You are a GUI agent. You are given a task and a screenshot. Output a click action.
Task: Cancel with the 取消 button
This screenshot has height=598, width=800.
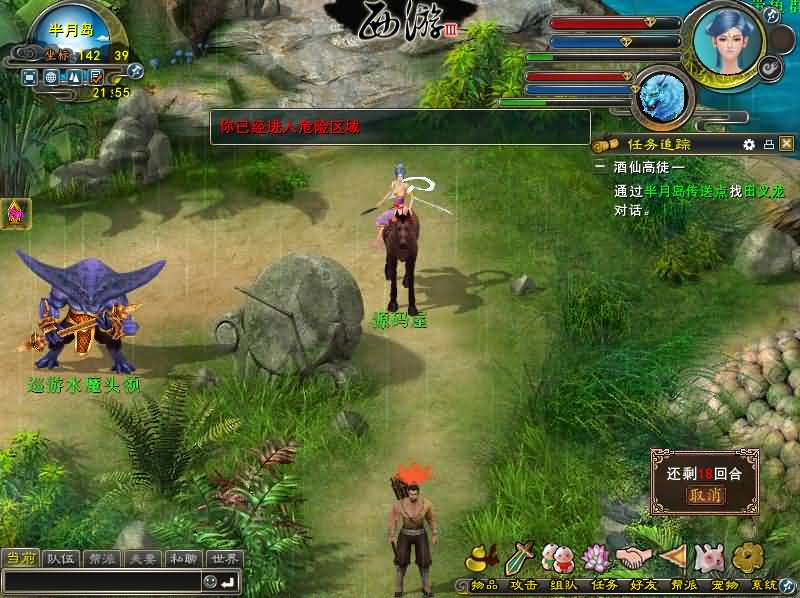pyautogui.click(x=704, y=494)
